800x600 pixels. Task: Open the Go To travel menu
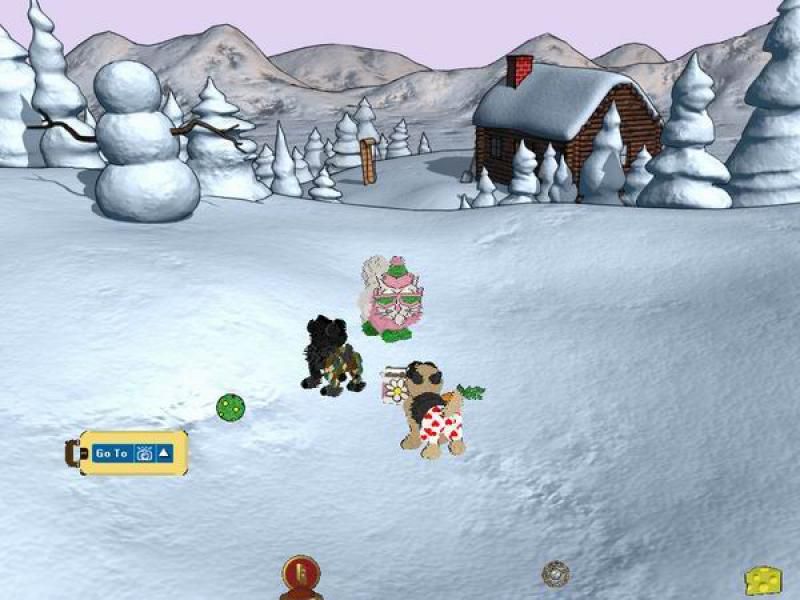(x=111, y=453)
